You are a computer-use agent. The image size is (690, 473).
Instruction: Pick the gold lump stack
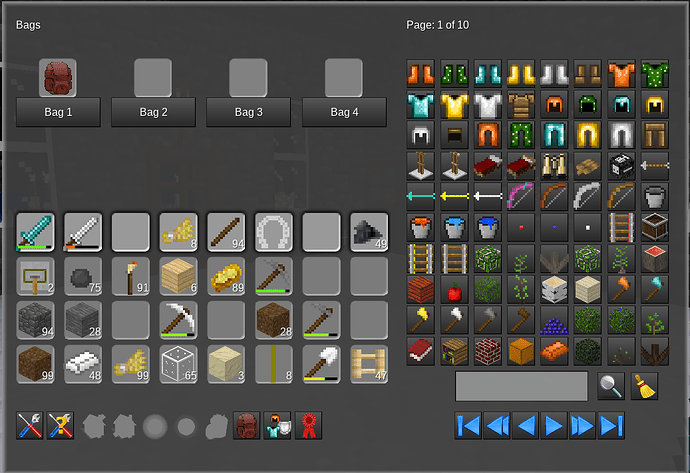(x=226, y=276)
